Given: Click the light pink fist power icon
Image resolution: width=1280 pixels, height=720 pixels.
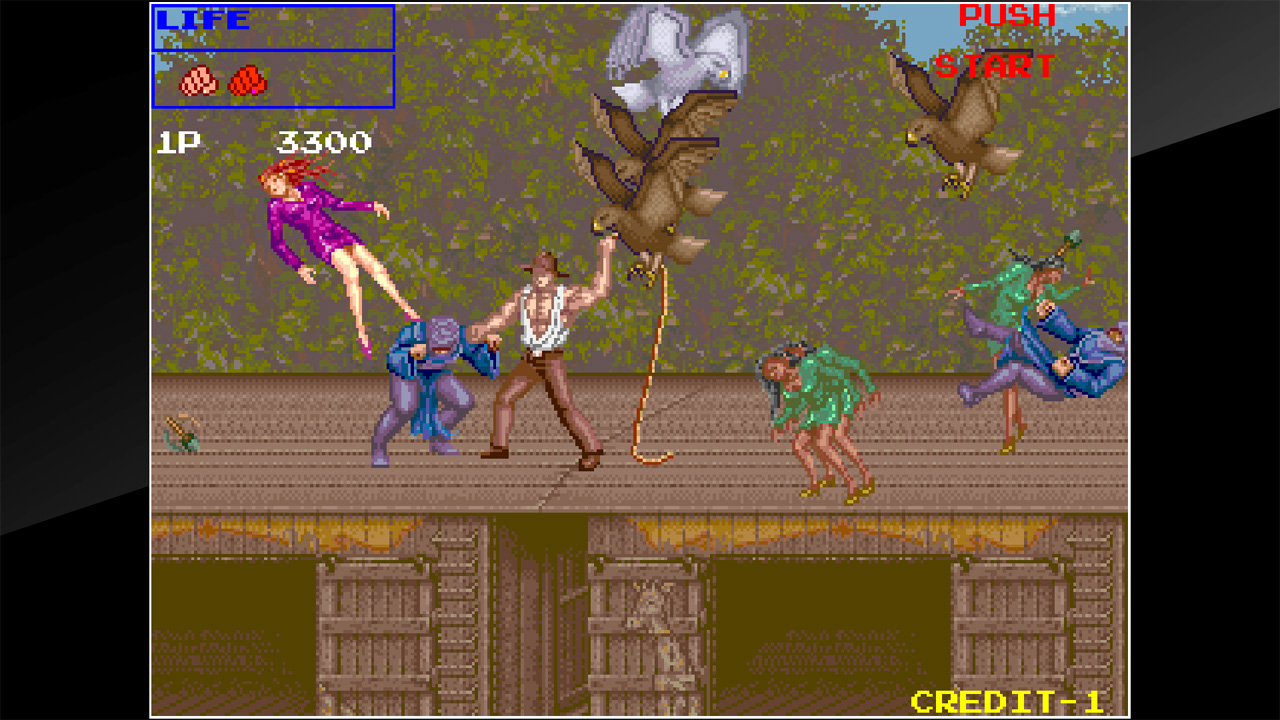Looking at the screenshot, I should click(198, 82).
